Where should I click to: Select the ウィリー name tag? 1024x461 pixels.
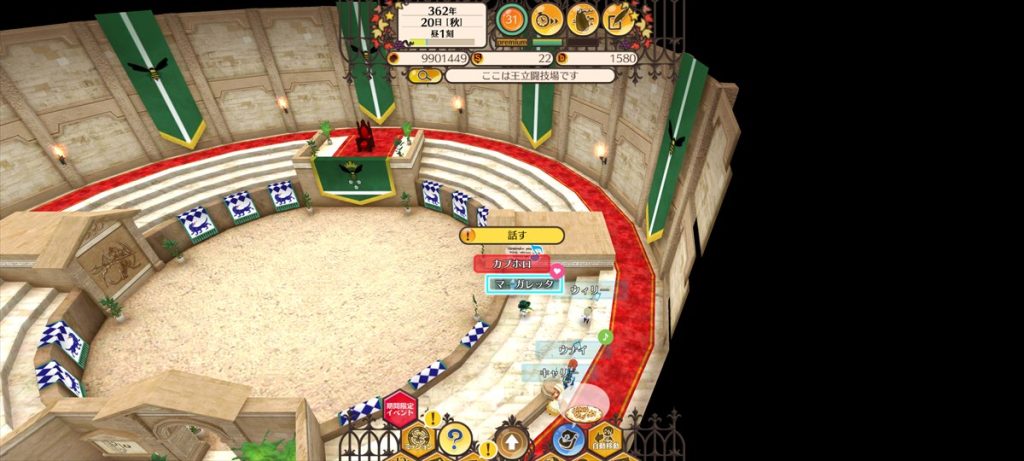pyautogui.click(x=589, y=288)
